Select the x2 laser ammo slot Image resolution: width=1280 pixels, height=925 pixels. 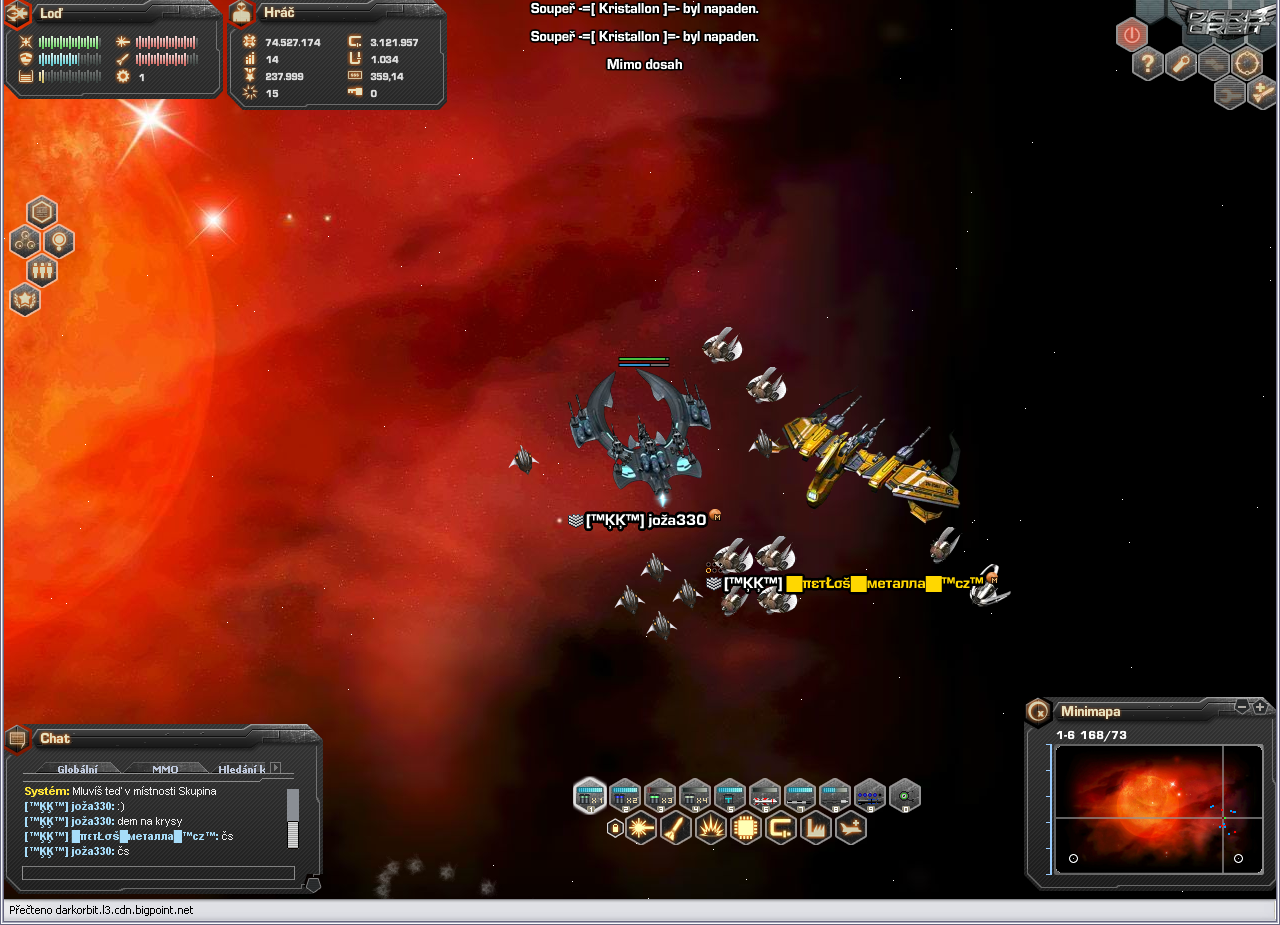625,796
